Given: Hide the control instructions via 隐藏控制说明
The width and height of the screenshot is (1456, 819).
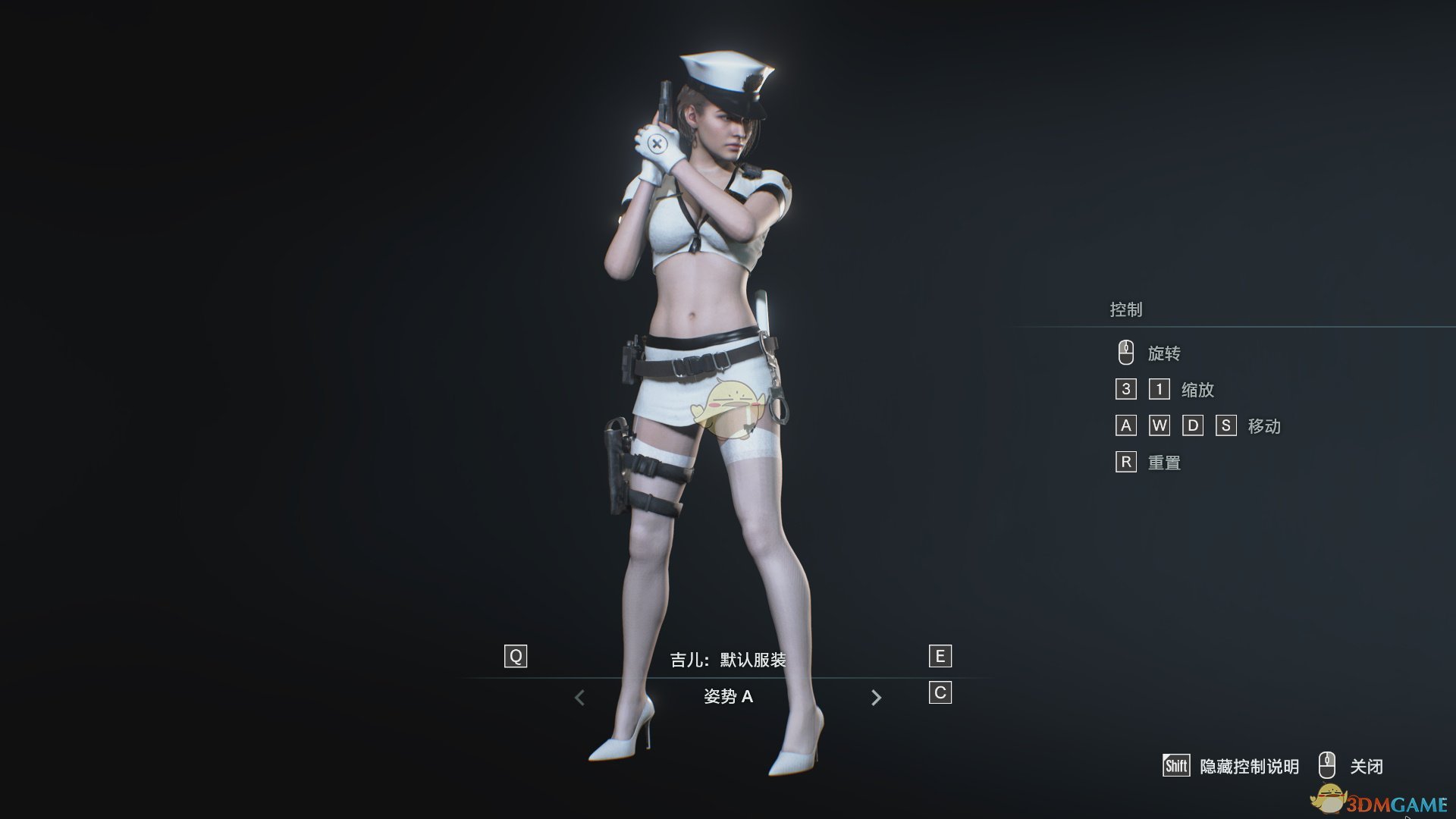Looking at the screenshot, I should [x=1252, y=767].
